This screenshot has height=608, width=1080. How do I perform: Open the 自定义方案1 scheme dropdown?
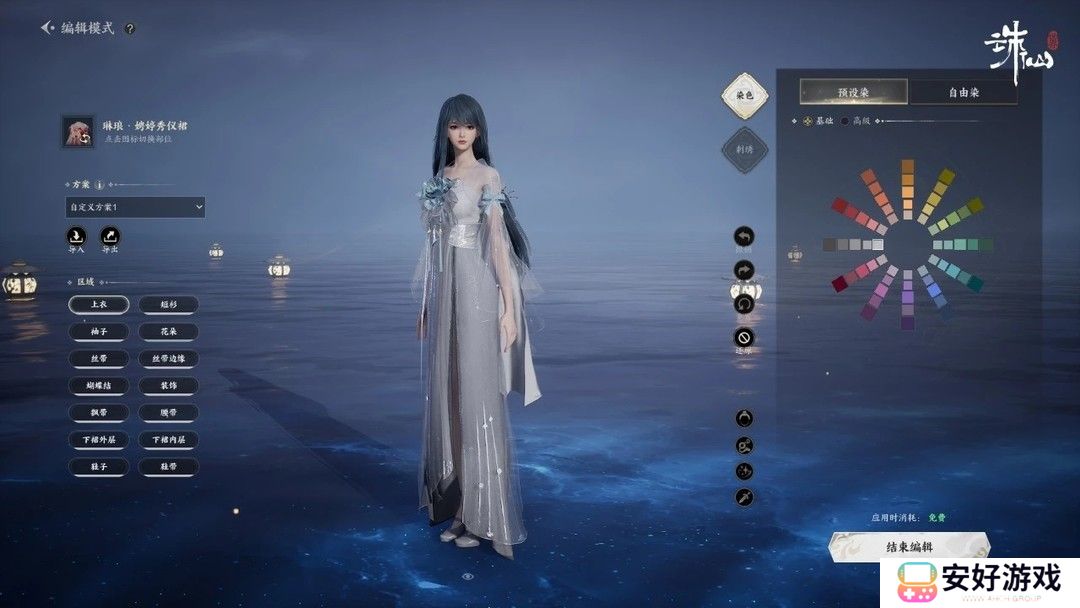coord(135,207)
